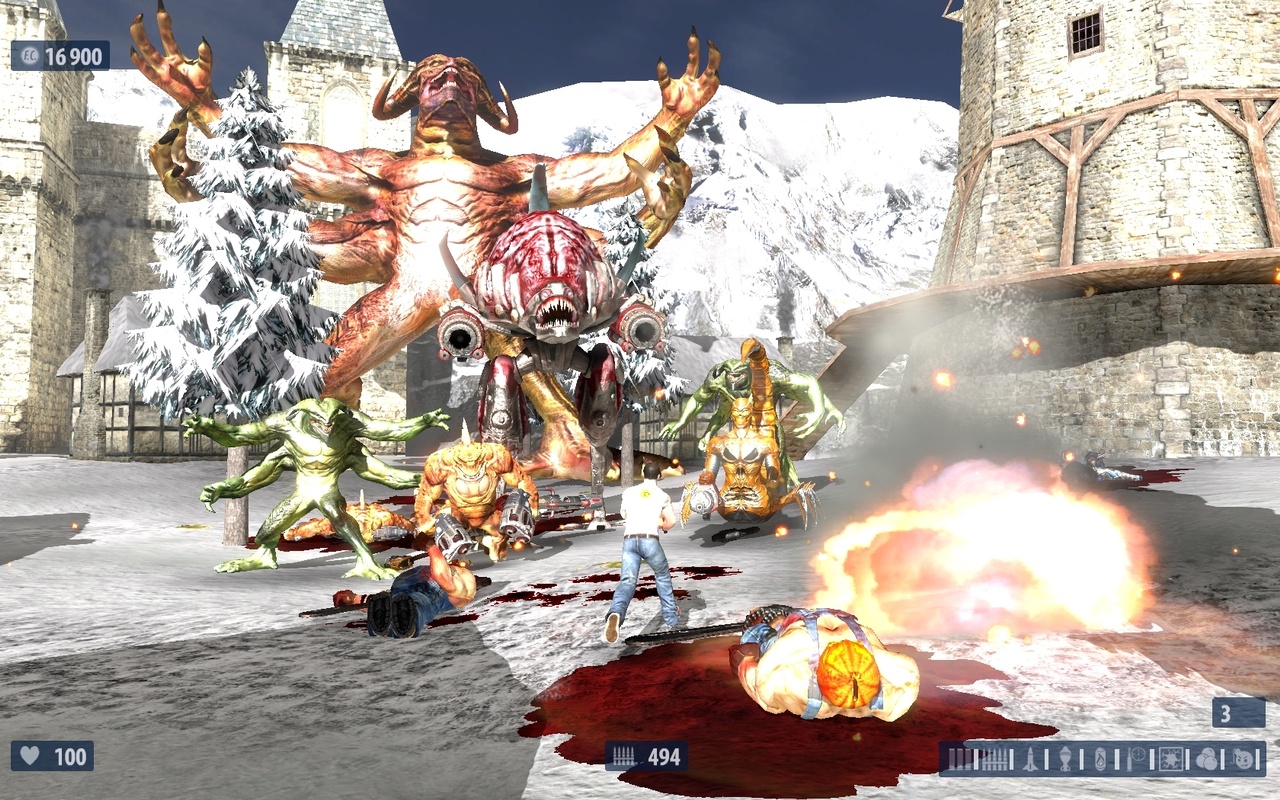This screenshot has height=800, width=1280.
Task: Select the minigun bullets ammo icon
Action: pyautogui.click(x=996, y=761)
